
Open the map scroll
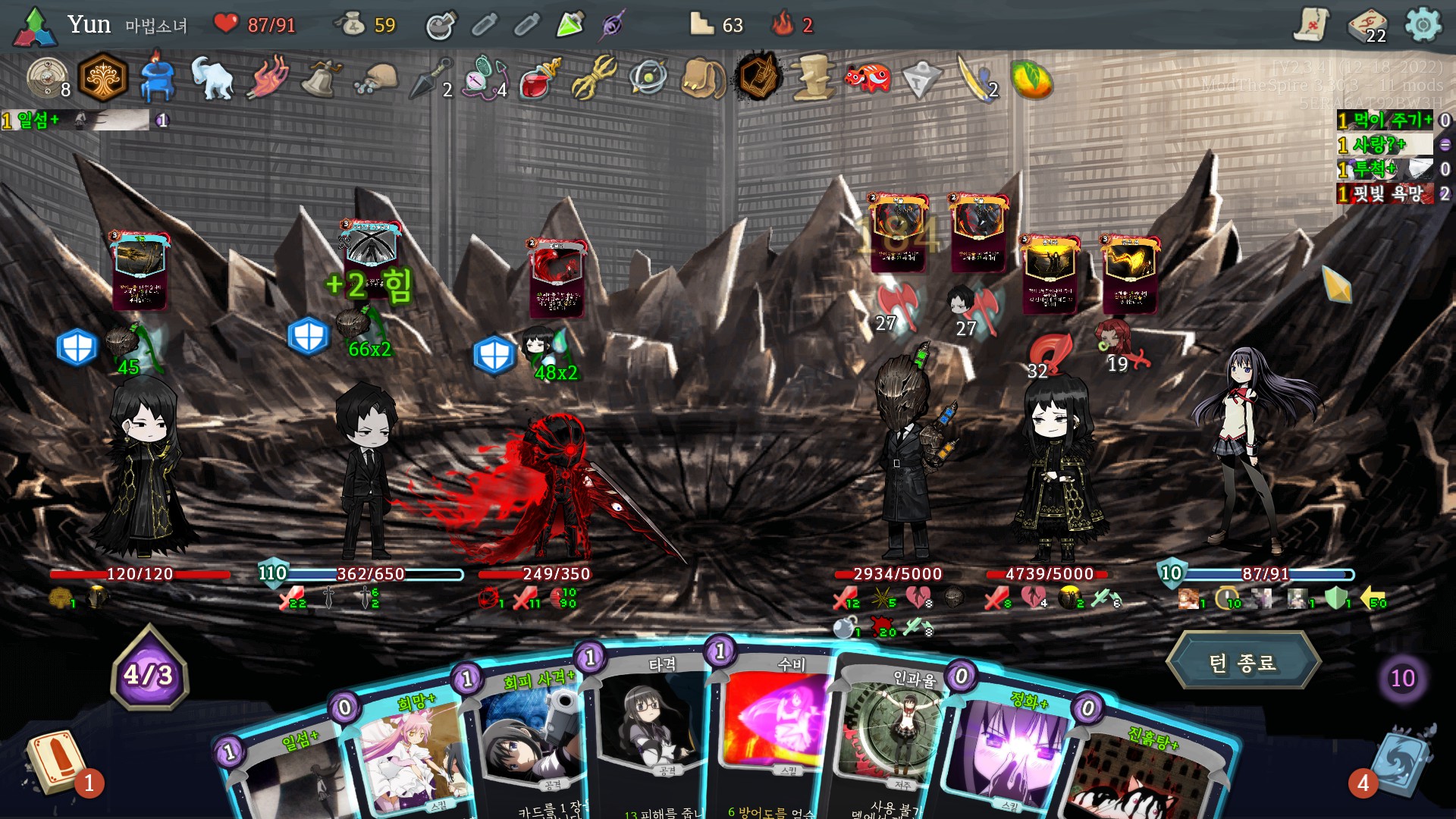pyautogui.click(x=1311, y=26)
